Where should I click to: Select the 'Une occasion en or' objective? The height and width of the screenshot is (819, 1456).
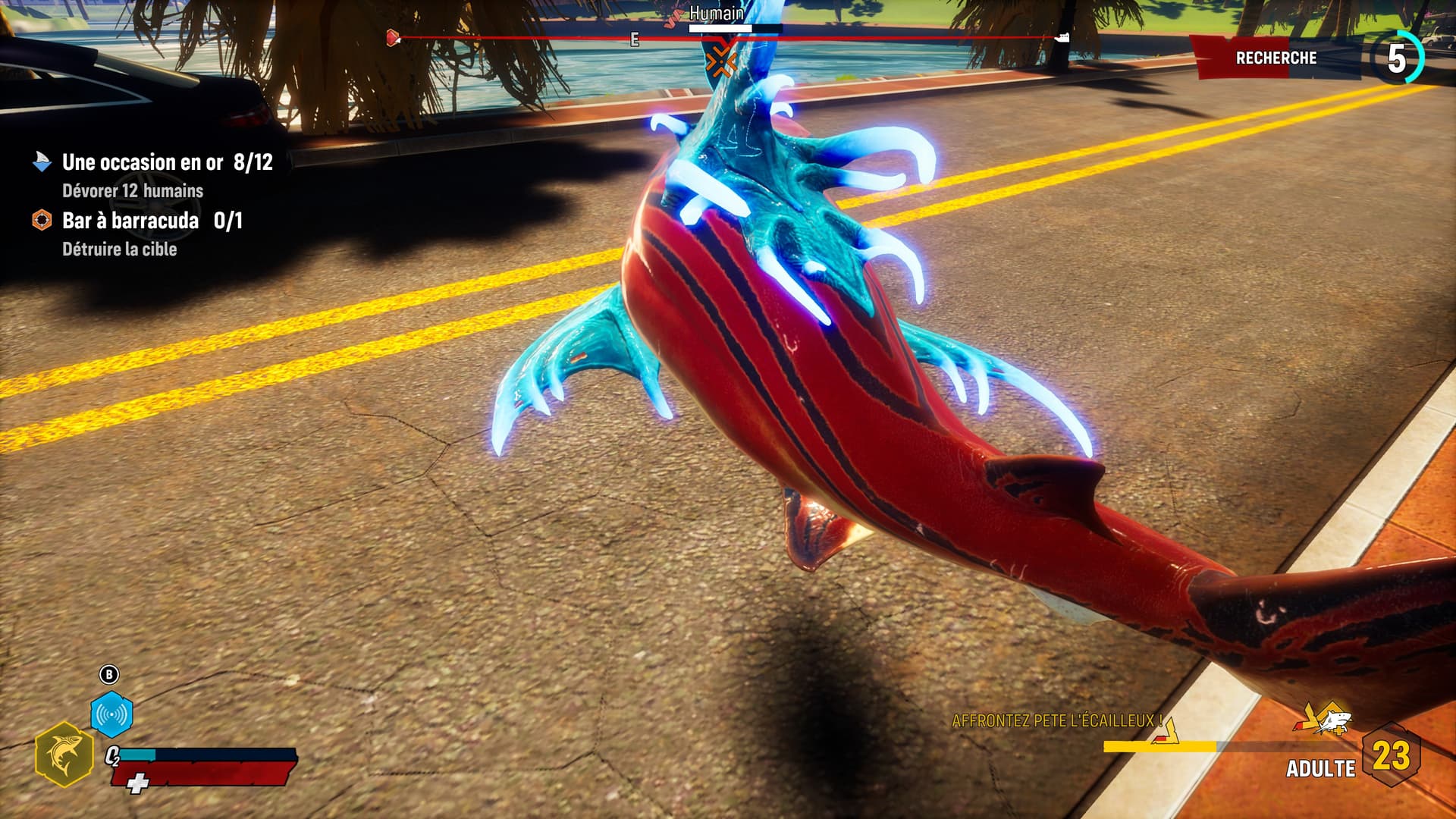[143, 162]
